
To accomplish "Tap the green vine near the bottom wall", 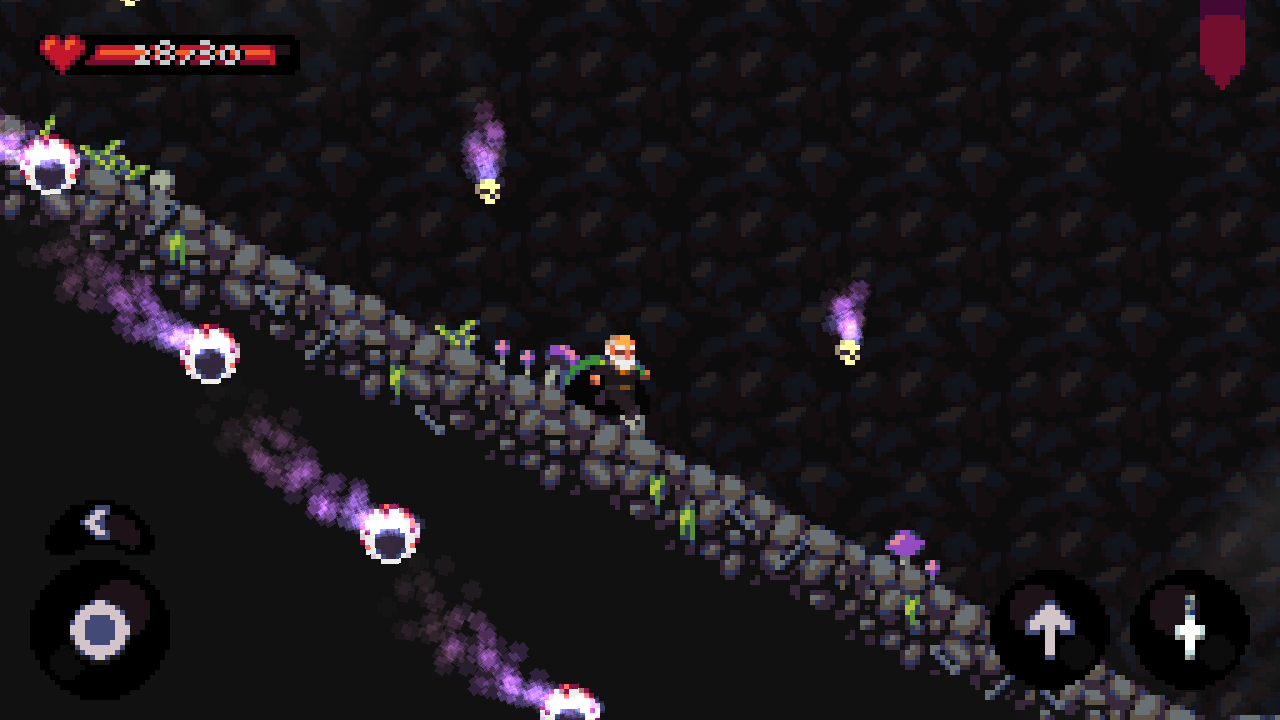I will [x=912, y=608].
